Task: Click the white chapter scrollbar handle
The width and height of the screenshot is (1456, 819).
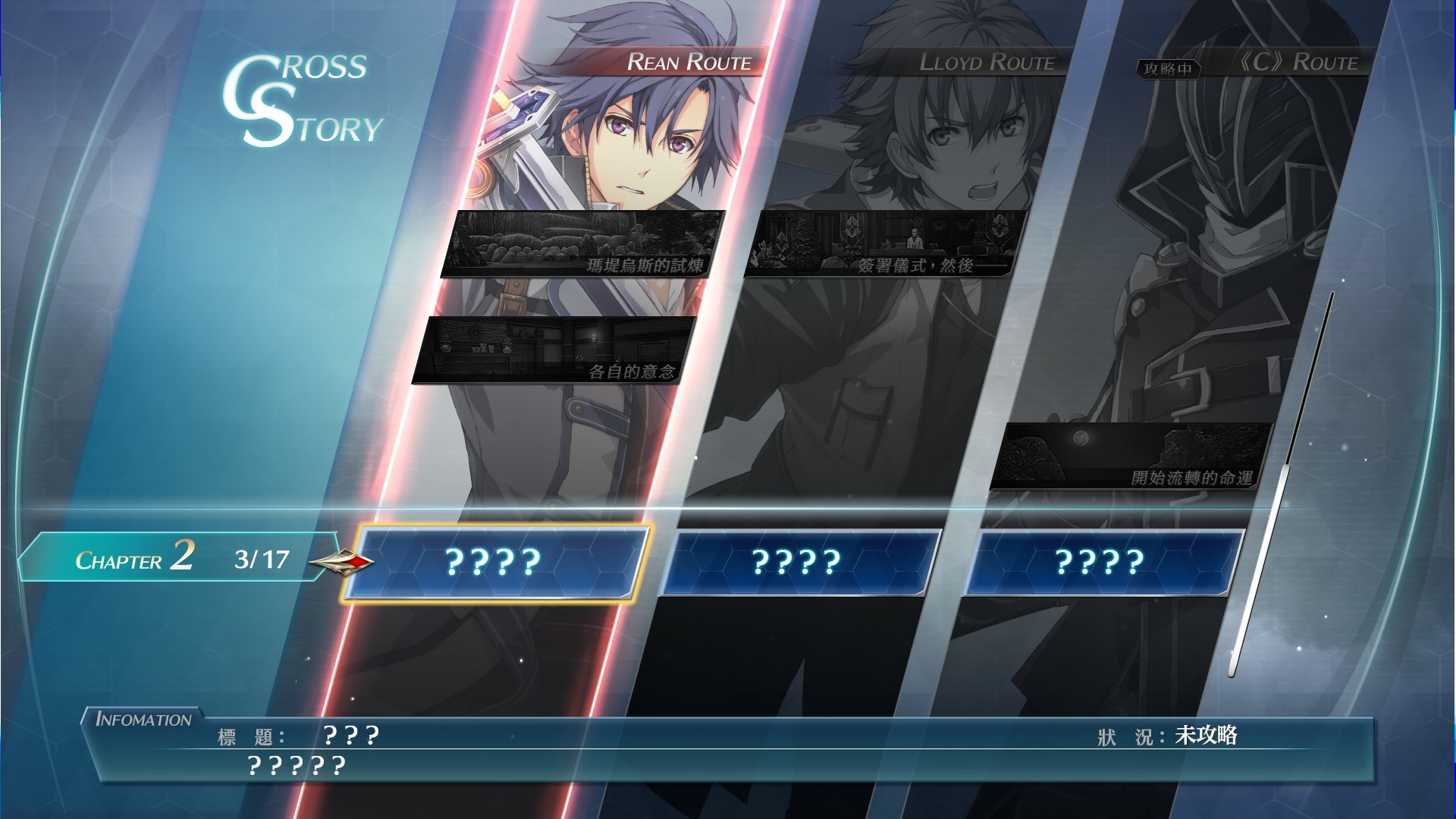Action: [1259, 569]
